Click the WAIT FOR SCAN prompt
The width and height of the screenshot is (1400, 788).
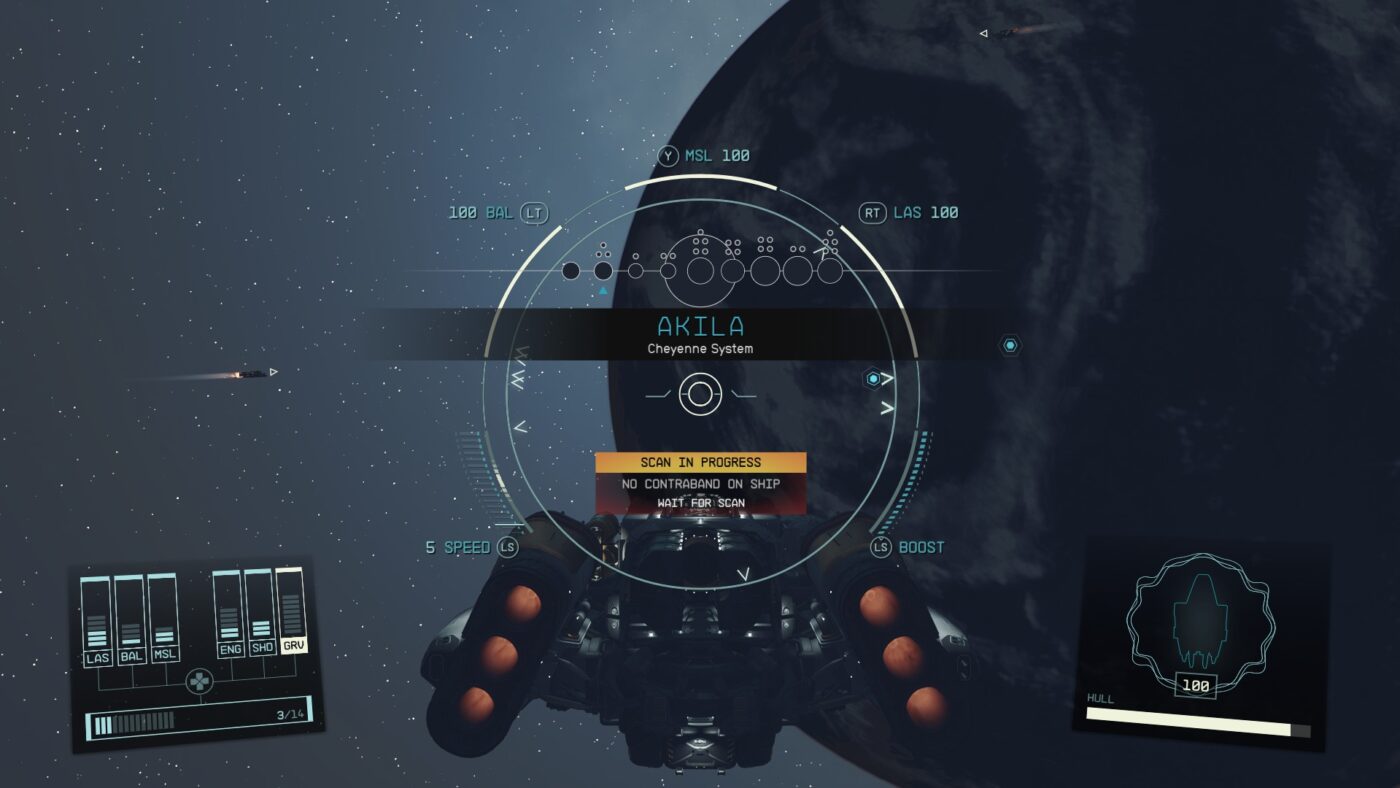point(702,504)
